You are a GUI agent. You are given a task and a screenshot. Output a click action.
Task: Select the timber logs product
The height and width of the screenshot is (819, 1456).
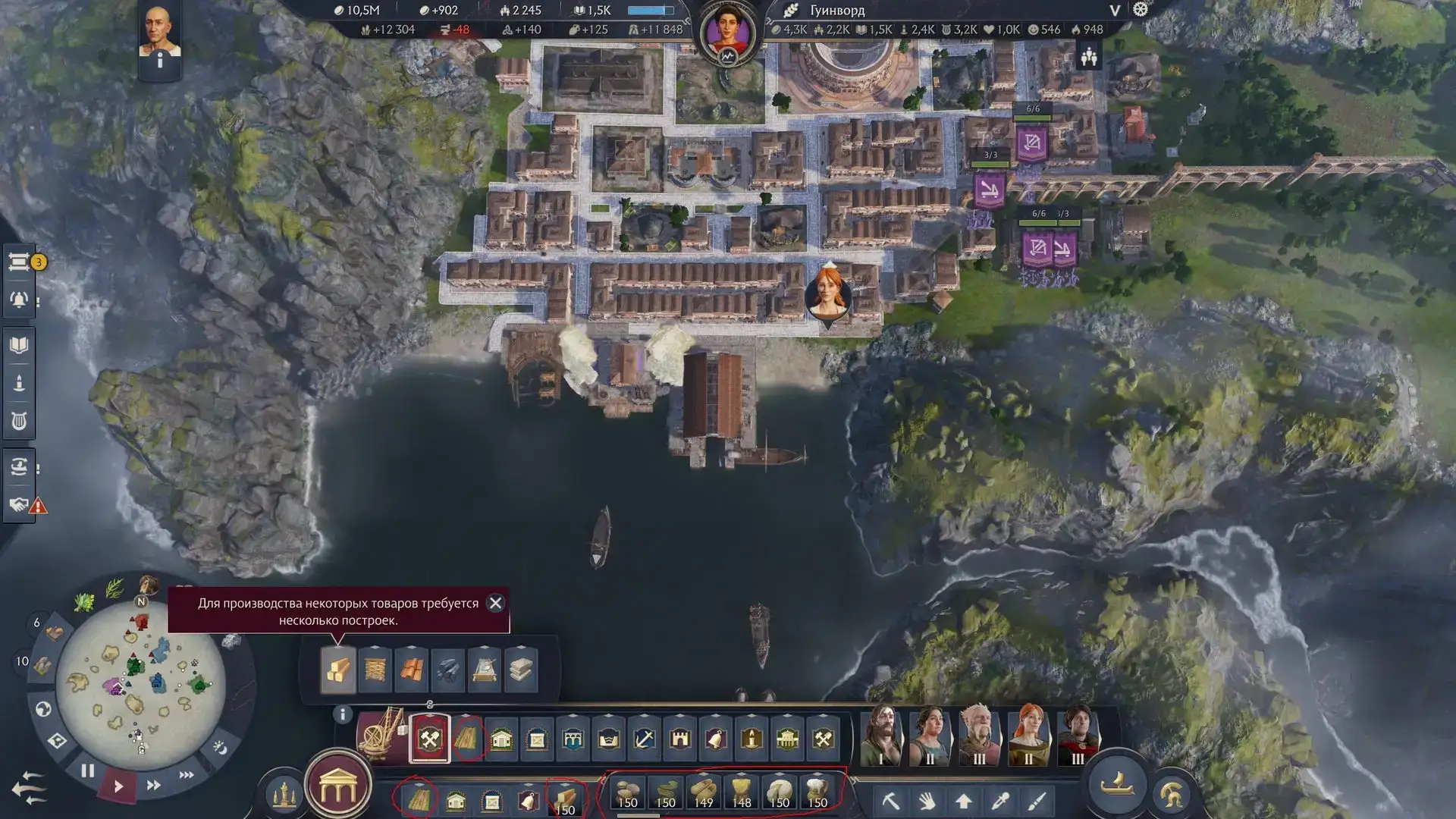(x=337, y=670)
